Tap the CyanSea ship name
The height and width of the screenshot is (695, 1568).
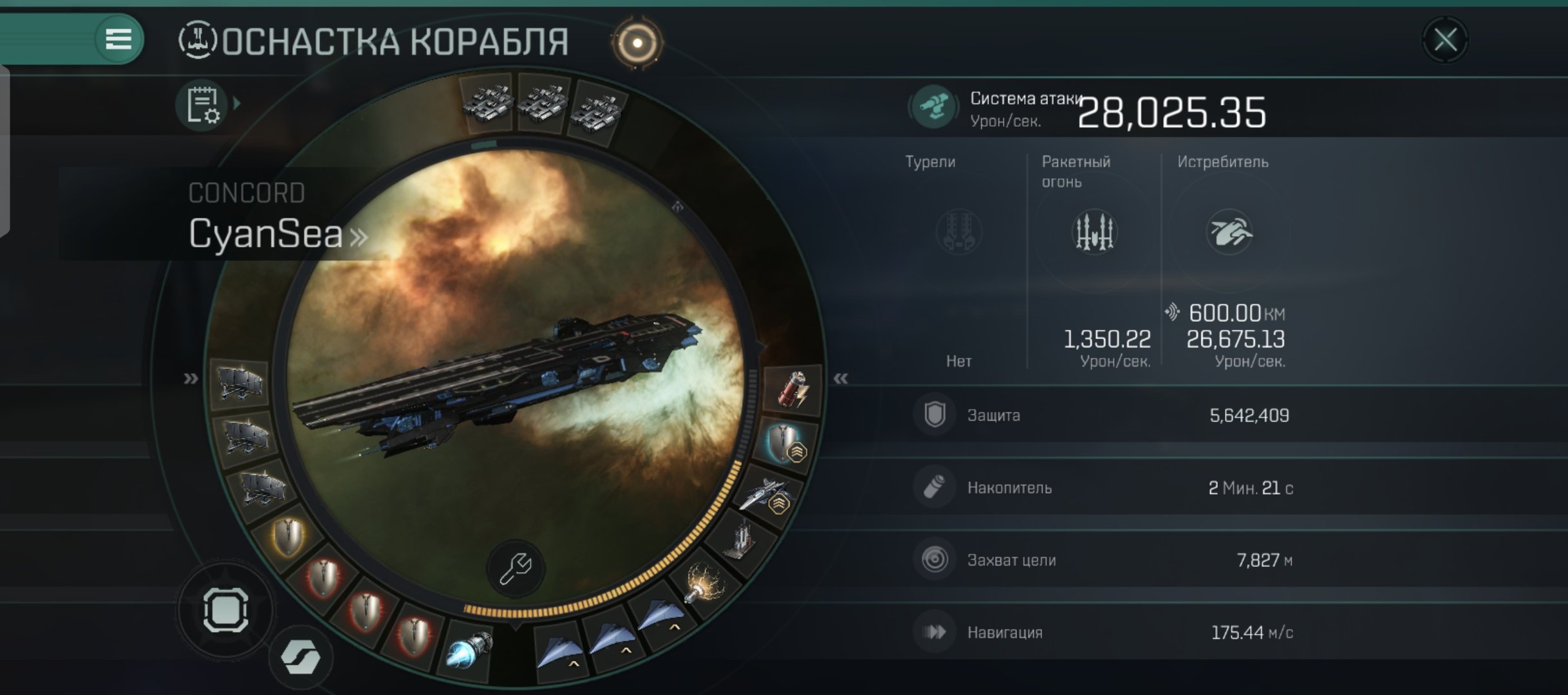point(265,233)
